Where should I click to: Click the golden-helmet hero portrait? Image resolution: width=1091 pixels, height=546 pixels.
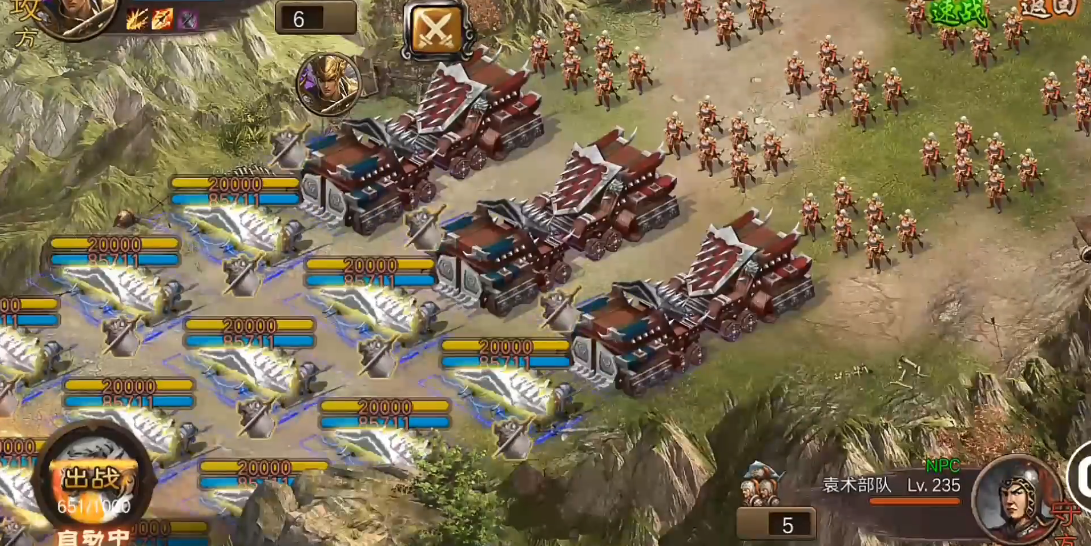[328, 84]
